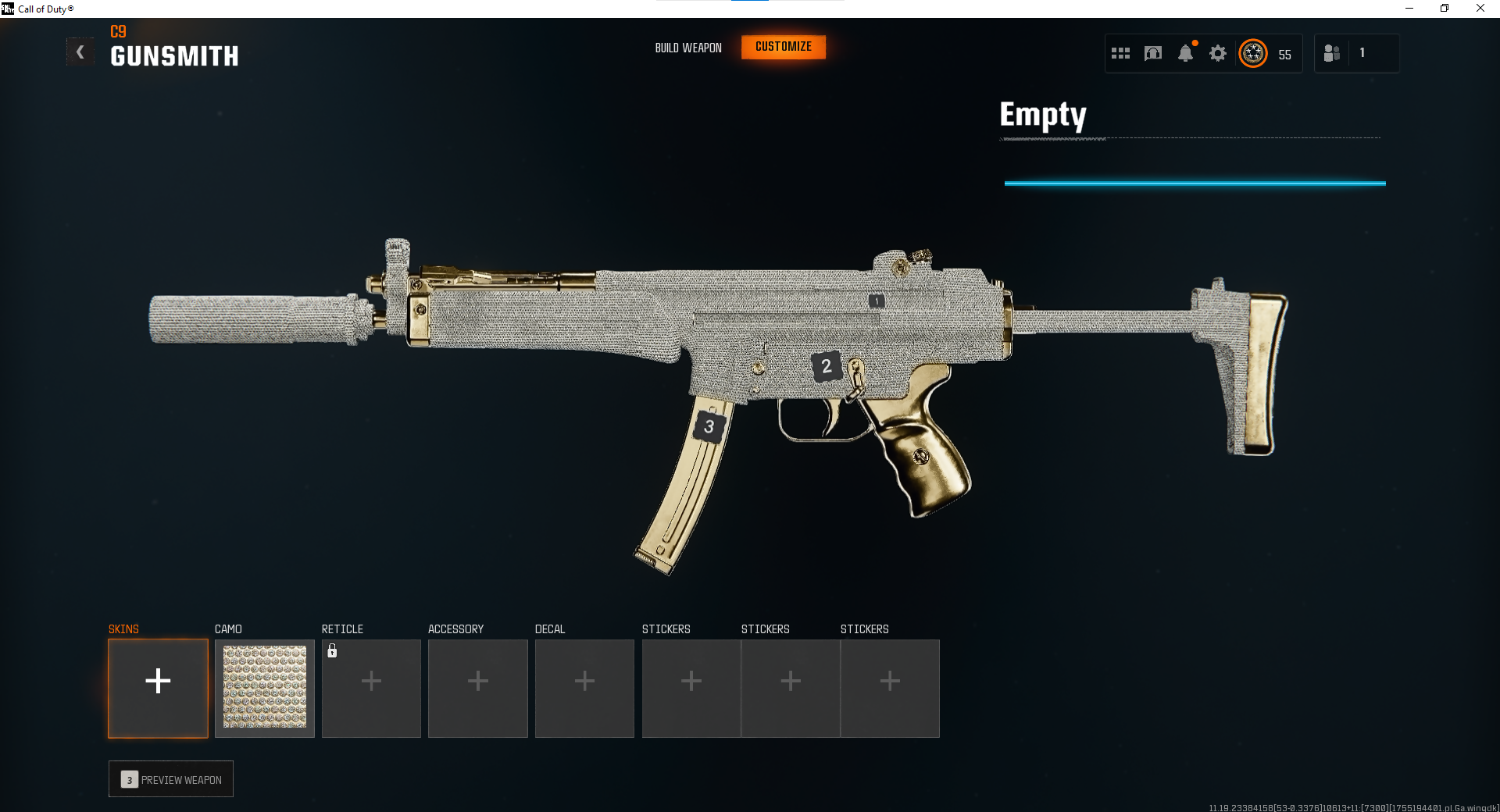
Task: Select sticker placement marker 3 on magazine
Action: pos(709,426)
